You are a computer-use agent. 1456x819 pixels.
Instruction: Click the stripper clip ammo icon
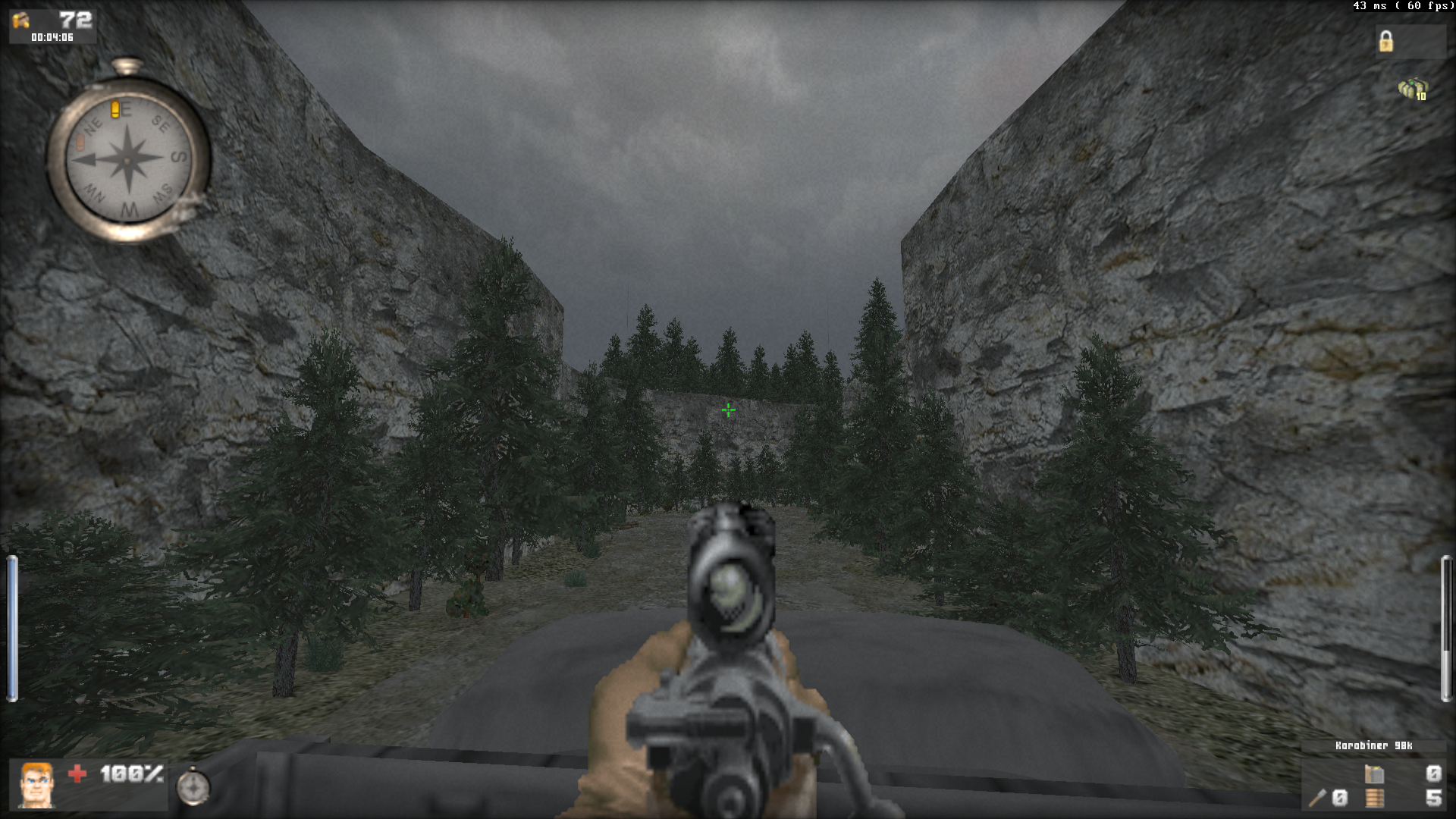coord(1373,798)
